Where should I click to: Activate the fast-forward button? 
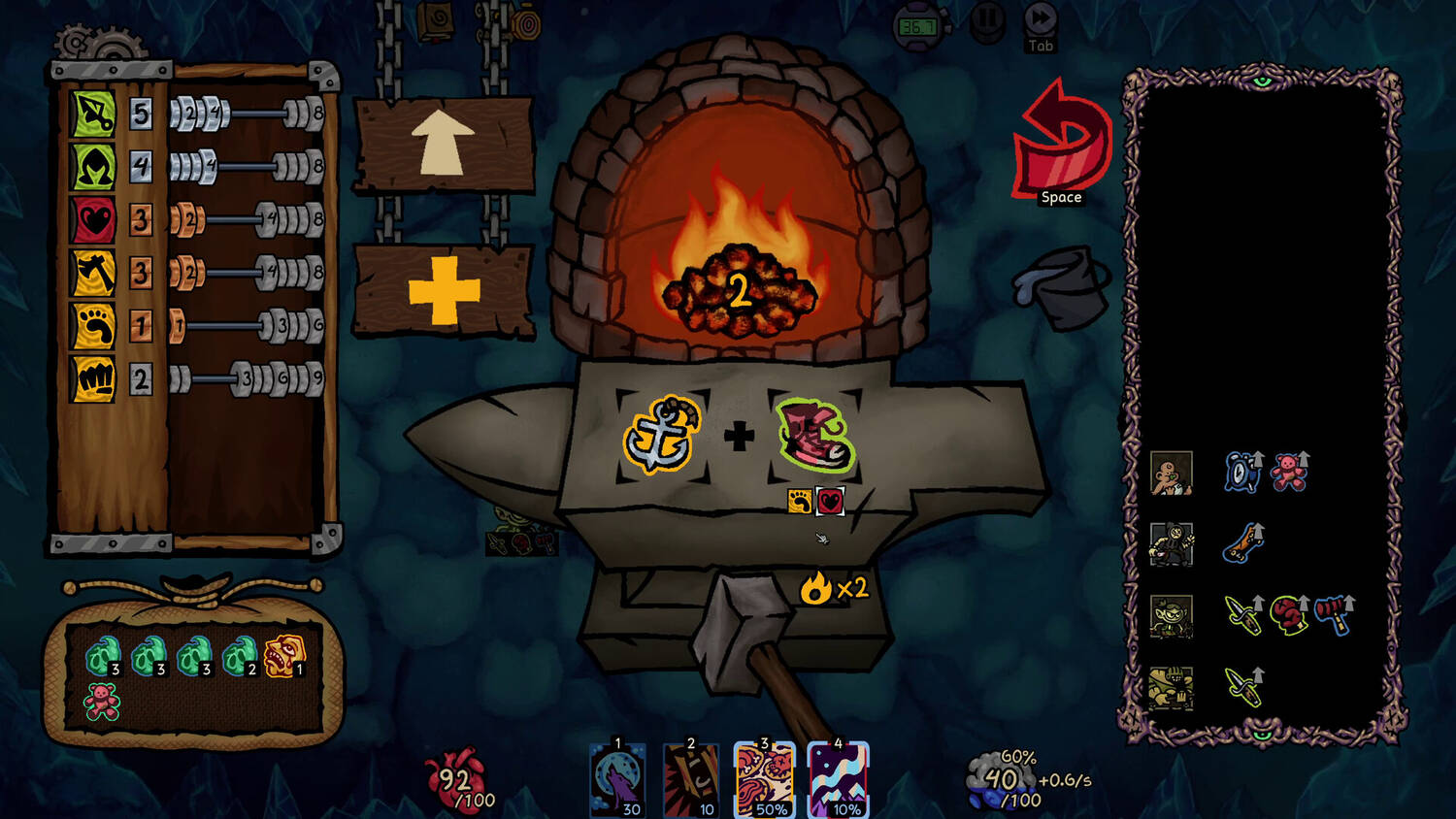(1041, 19)
